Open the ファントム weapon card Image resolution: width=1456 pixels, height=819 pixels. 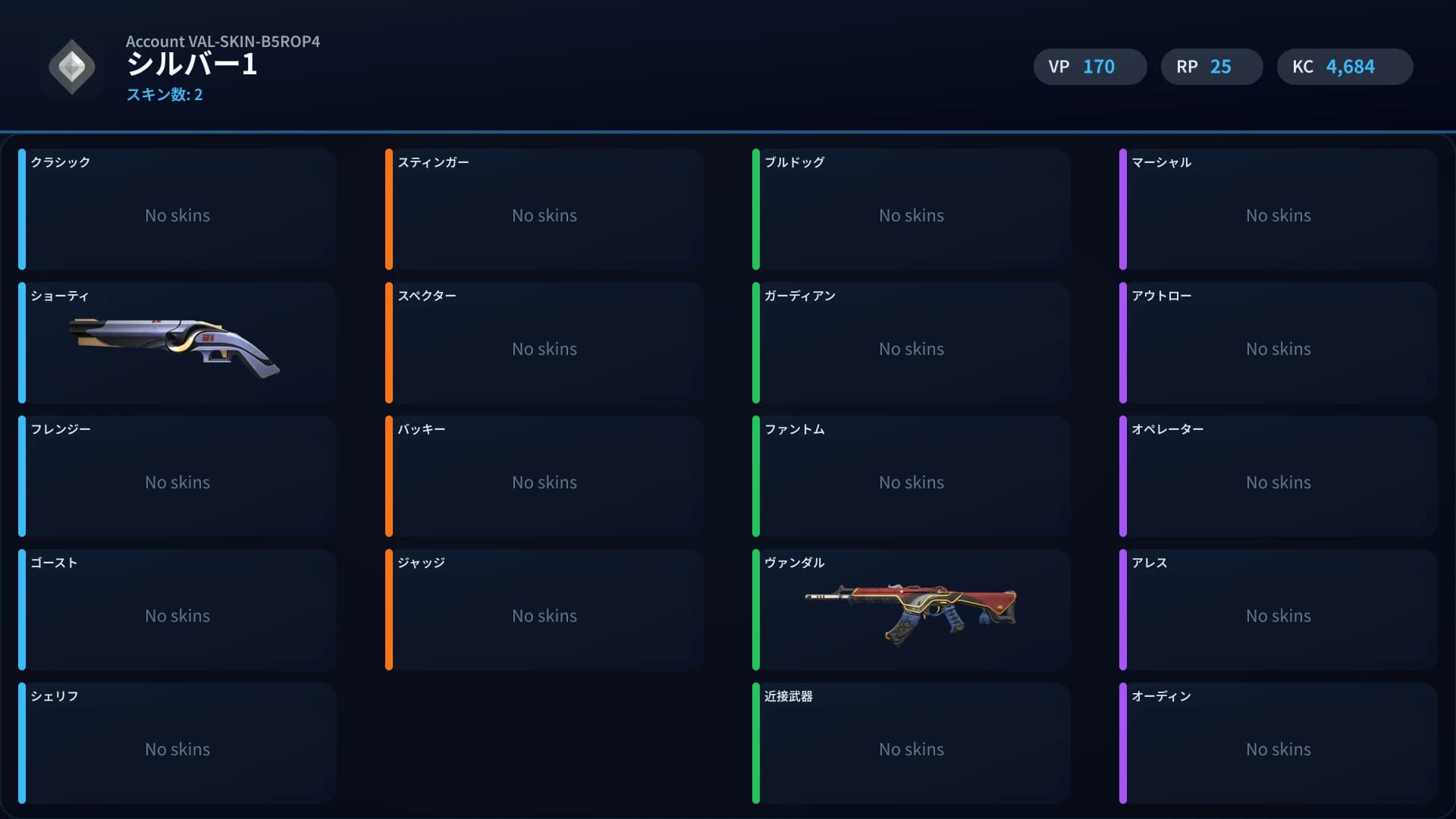tap(912, 476)
